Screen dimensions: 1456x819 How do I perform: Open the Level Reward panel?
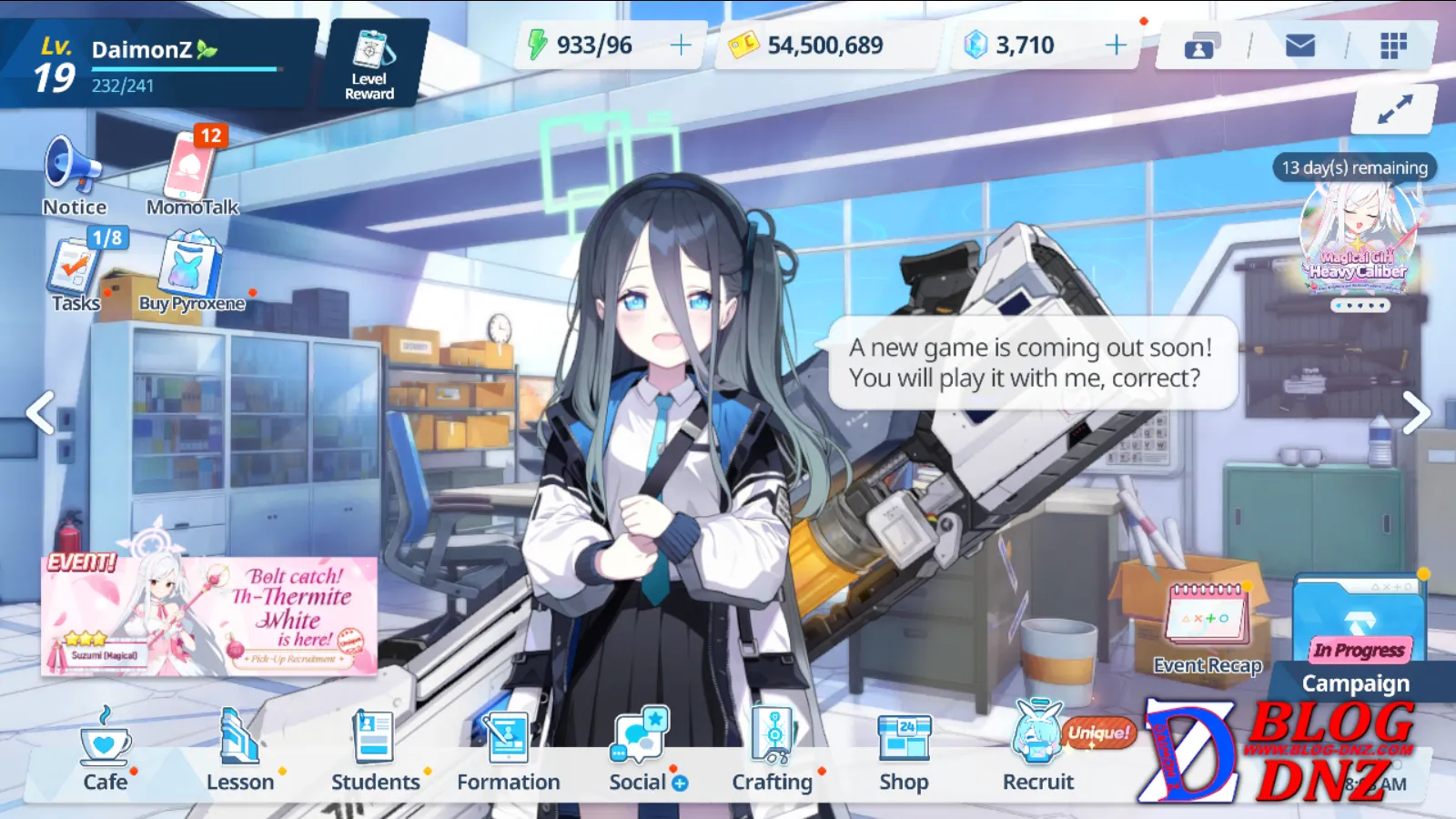pos(369,64)
